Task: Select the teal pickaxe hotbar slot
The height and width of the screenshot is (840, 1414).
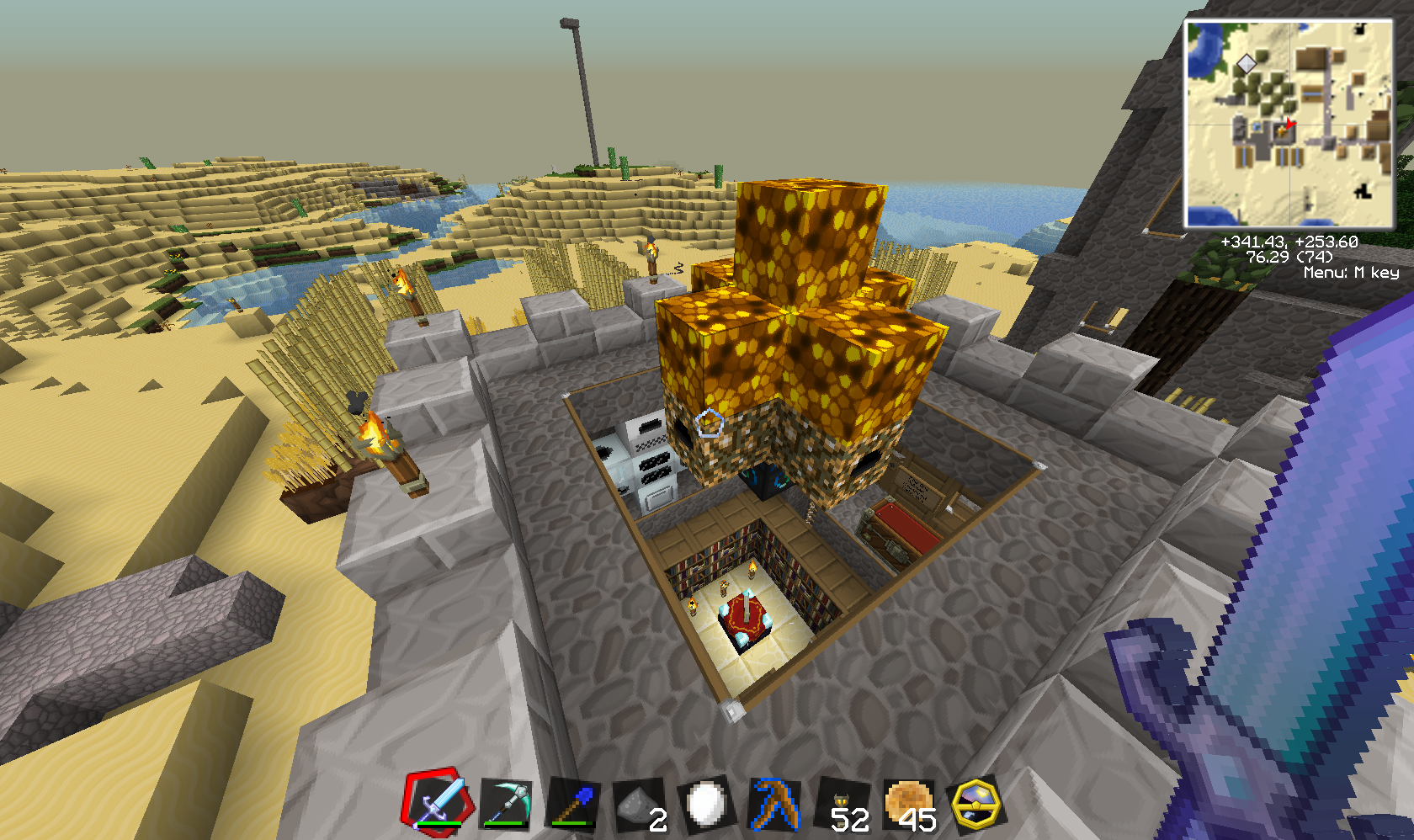Action: [506, 804]
